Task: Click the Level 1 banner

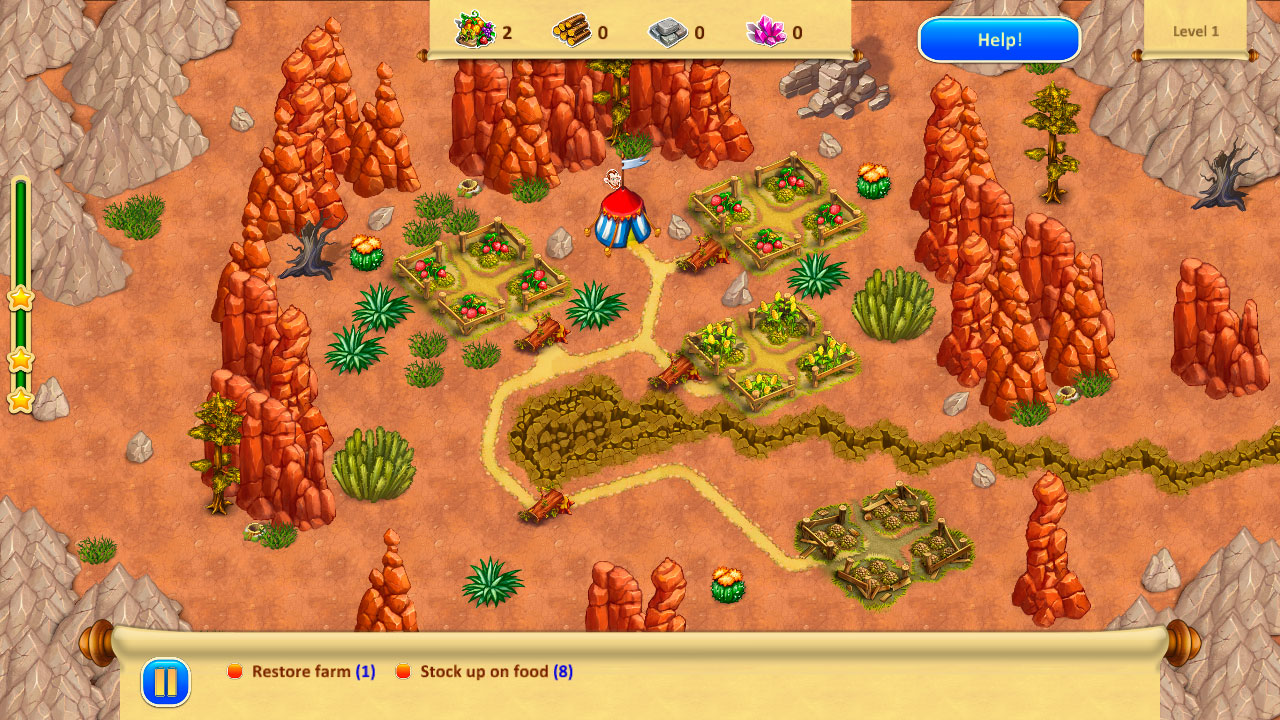Action: 1196,31
